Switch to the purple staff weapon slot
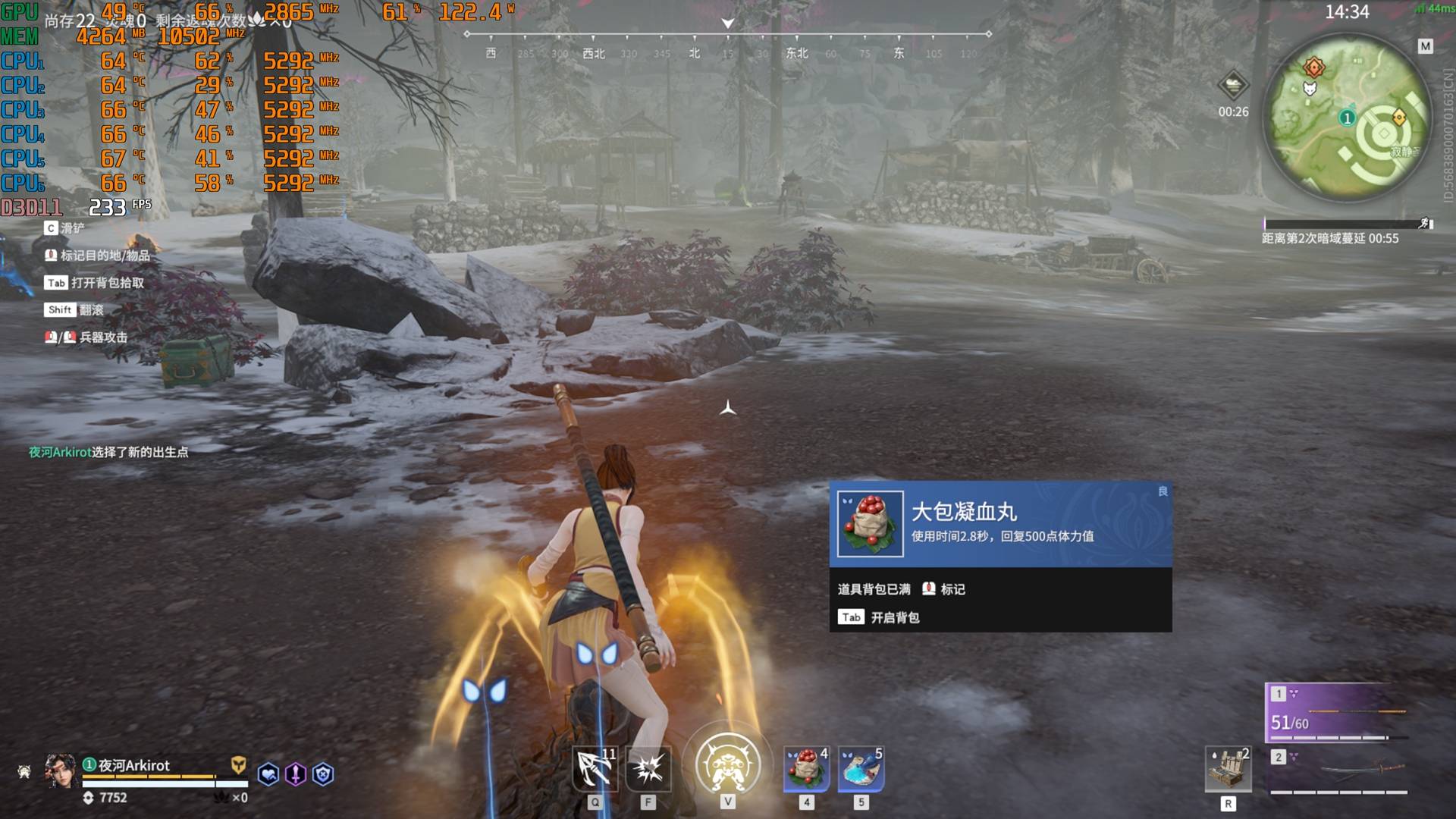The height and width of the screenshot is (819, 1456). (1336, 712)
